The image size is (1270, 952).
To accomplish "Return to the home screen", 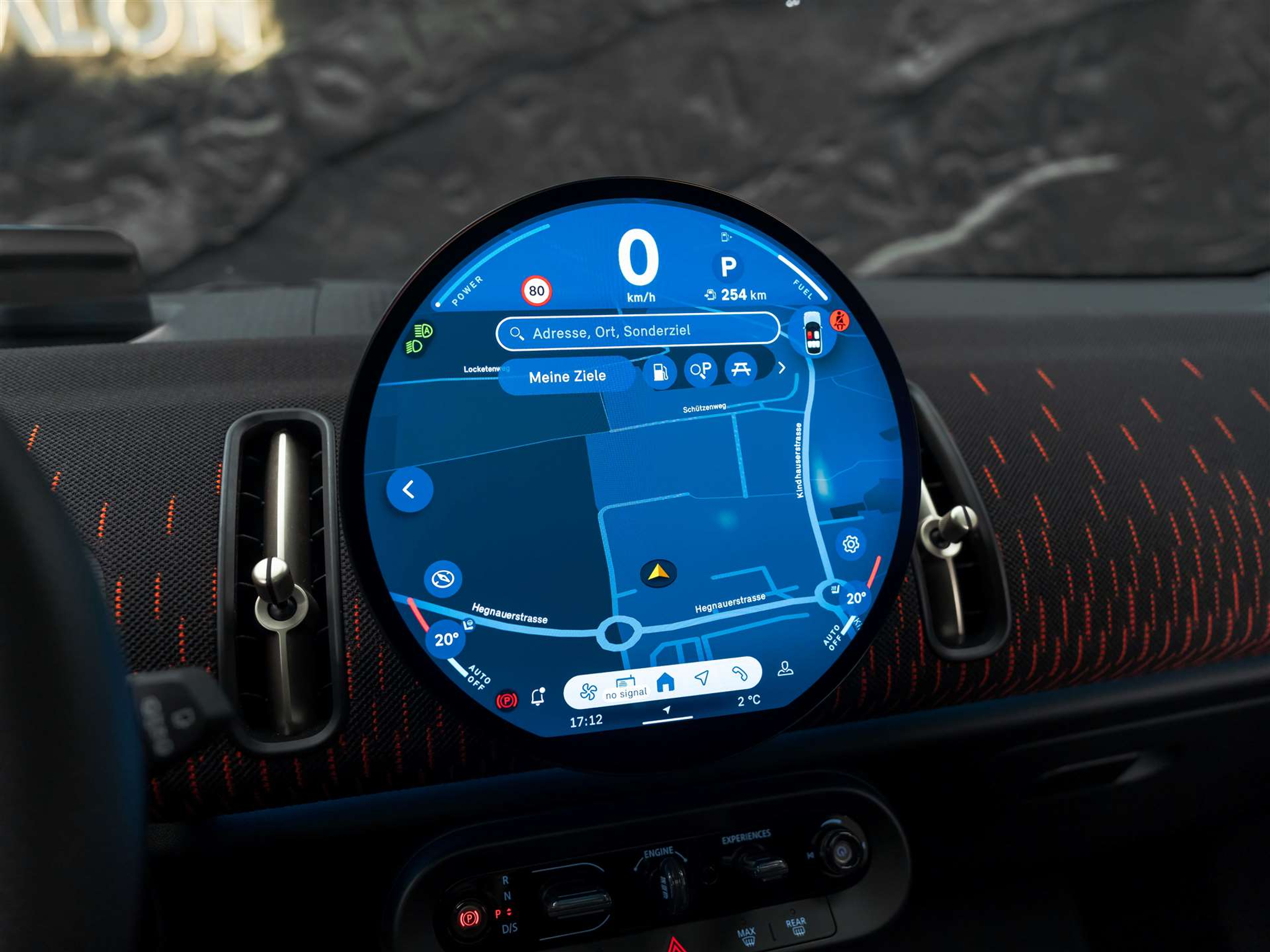I will (x=665, y=682).
